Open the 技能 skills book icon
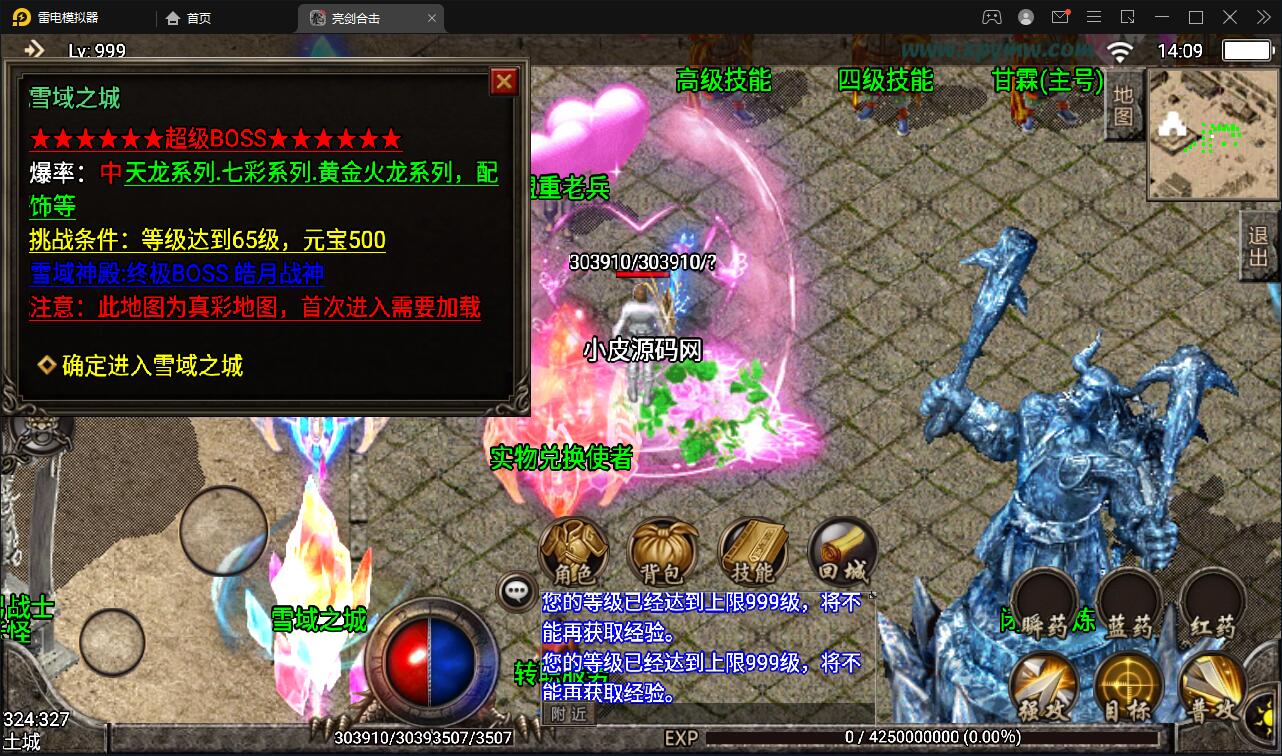The width and height of the screenshot is (1282, 756). click(752, 552)
